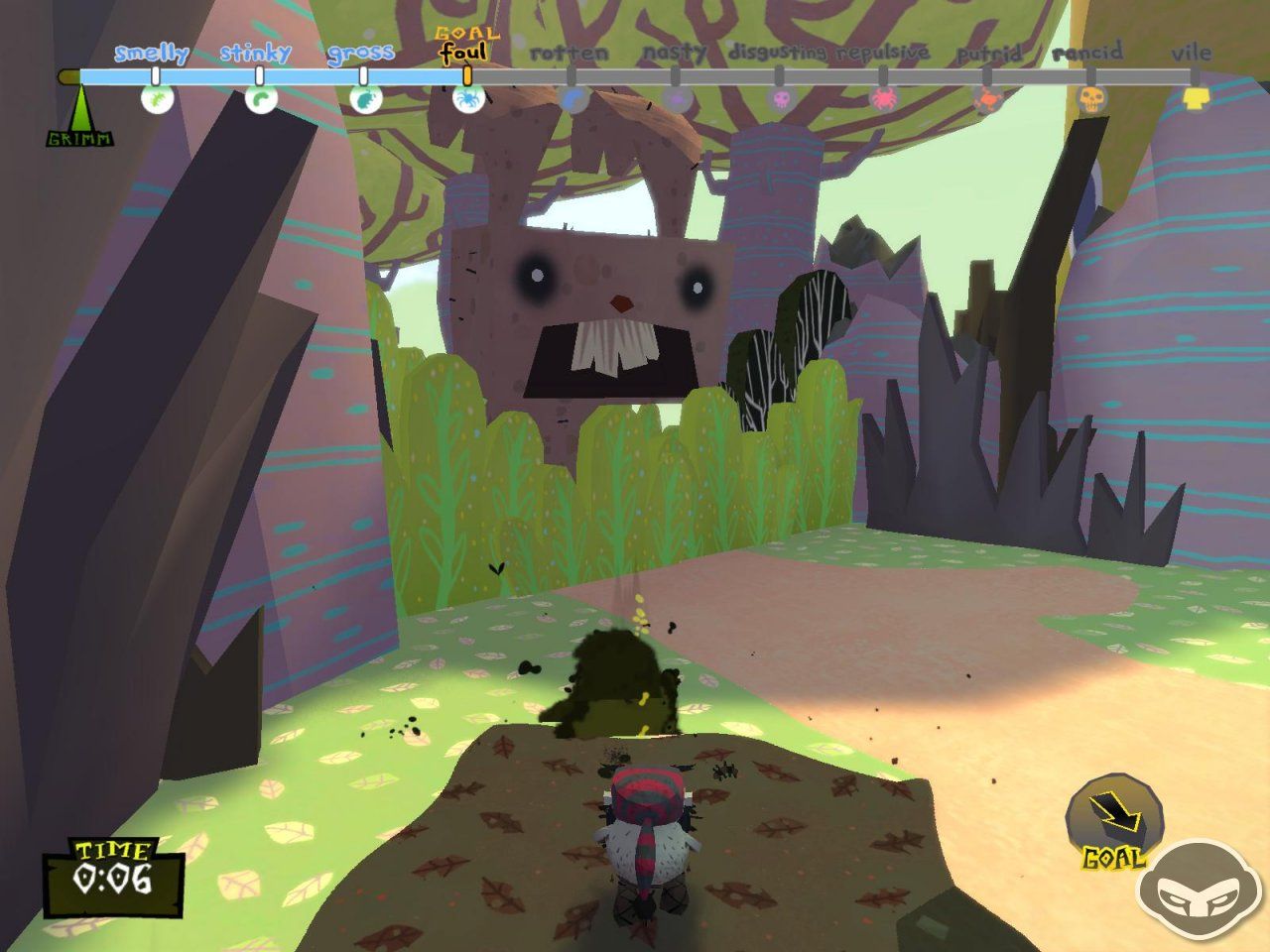Screen dimensions: 1270x952
Task: Click the smelly milestone icon
Action: pos(157,99)
